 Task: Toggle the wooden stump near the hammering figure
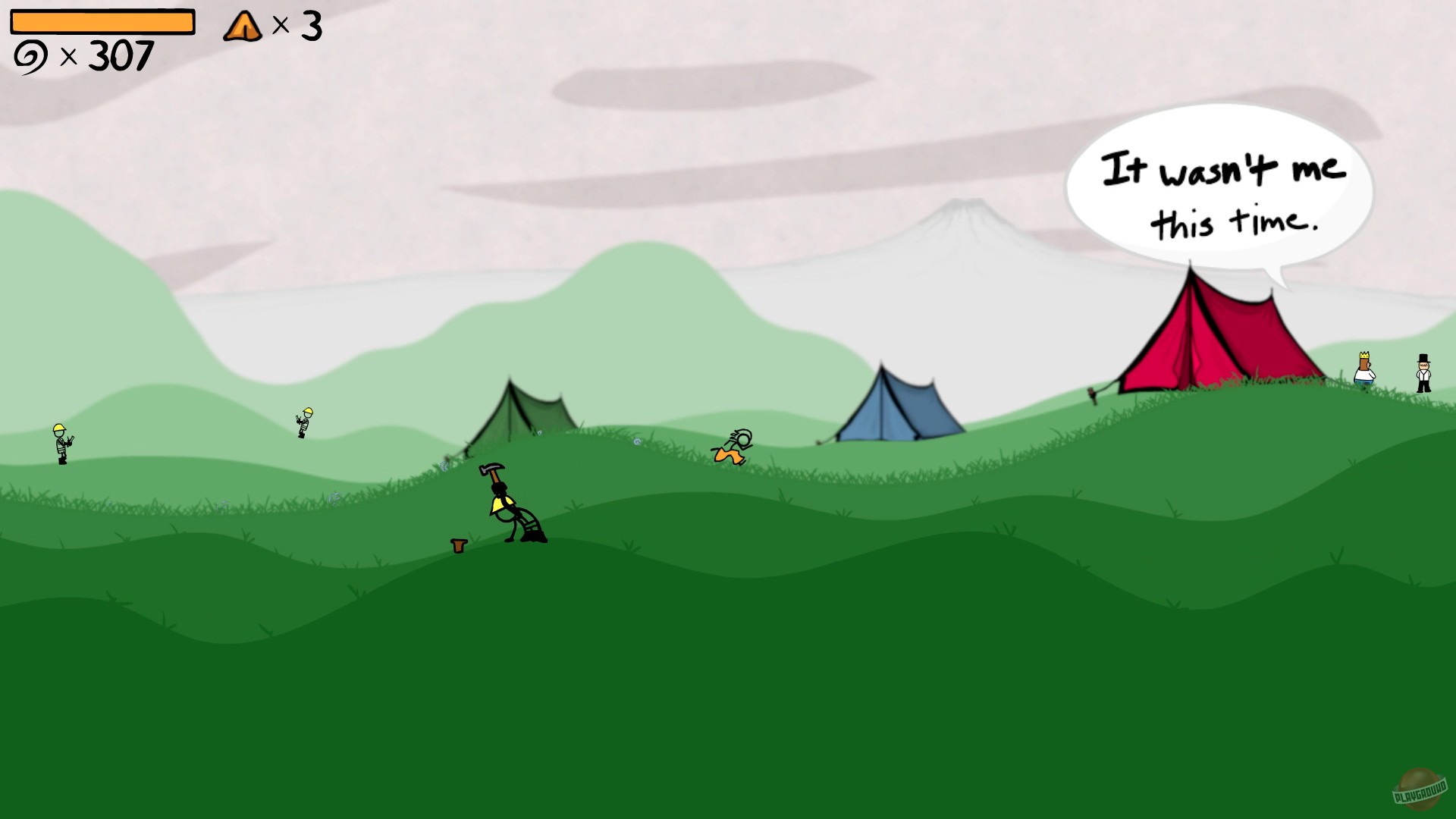457,546
